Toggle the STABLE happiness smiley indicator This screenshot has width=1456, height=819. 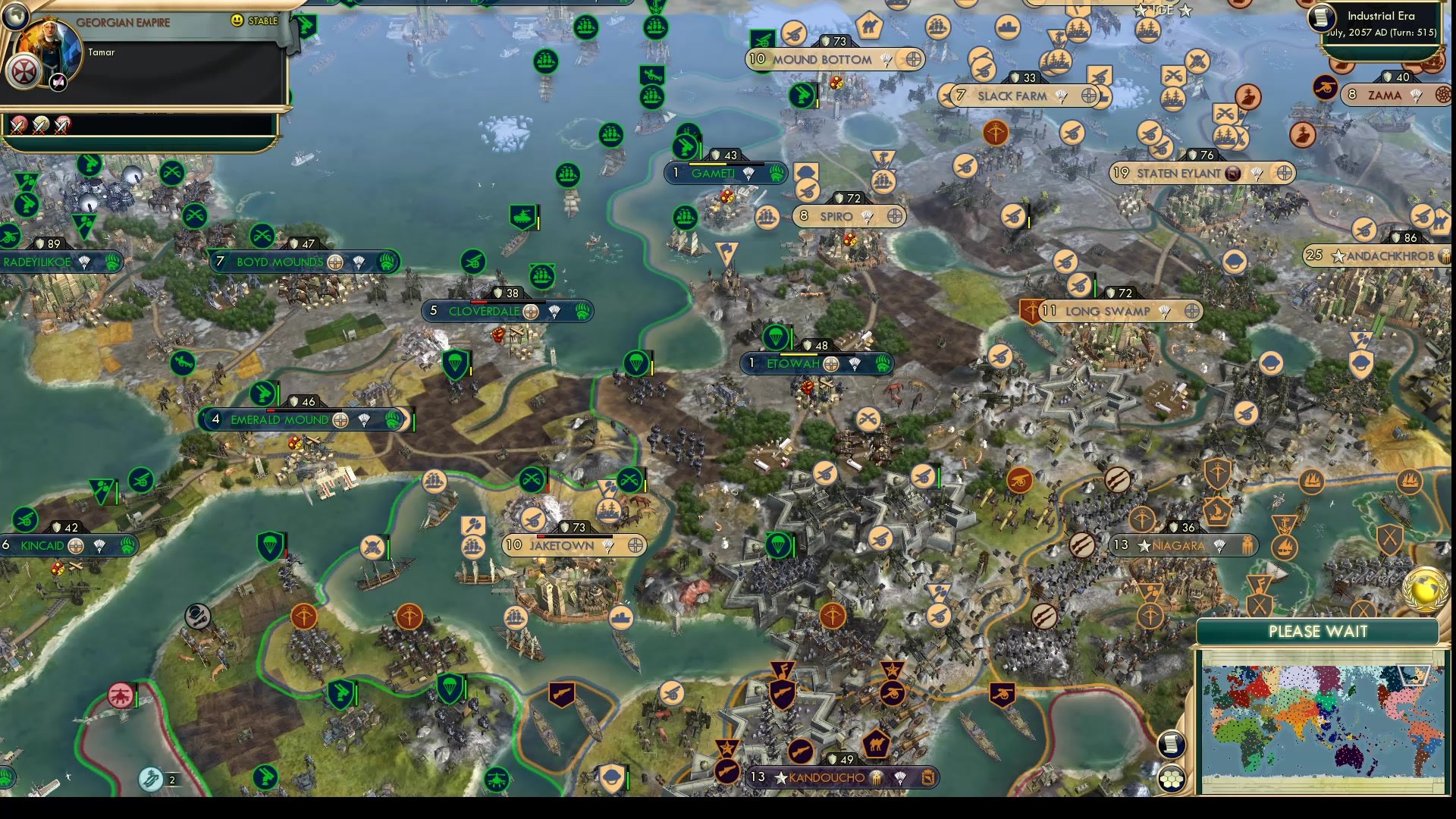pyautogui.click(x=237, y=20)
